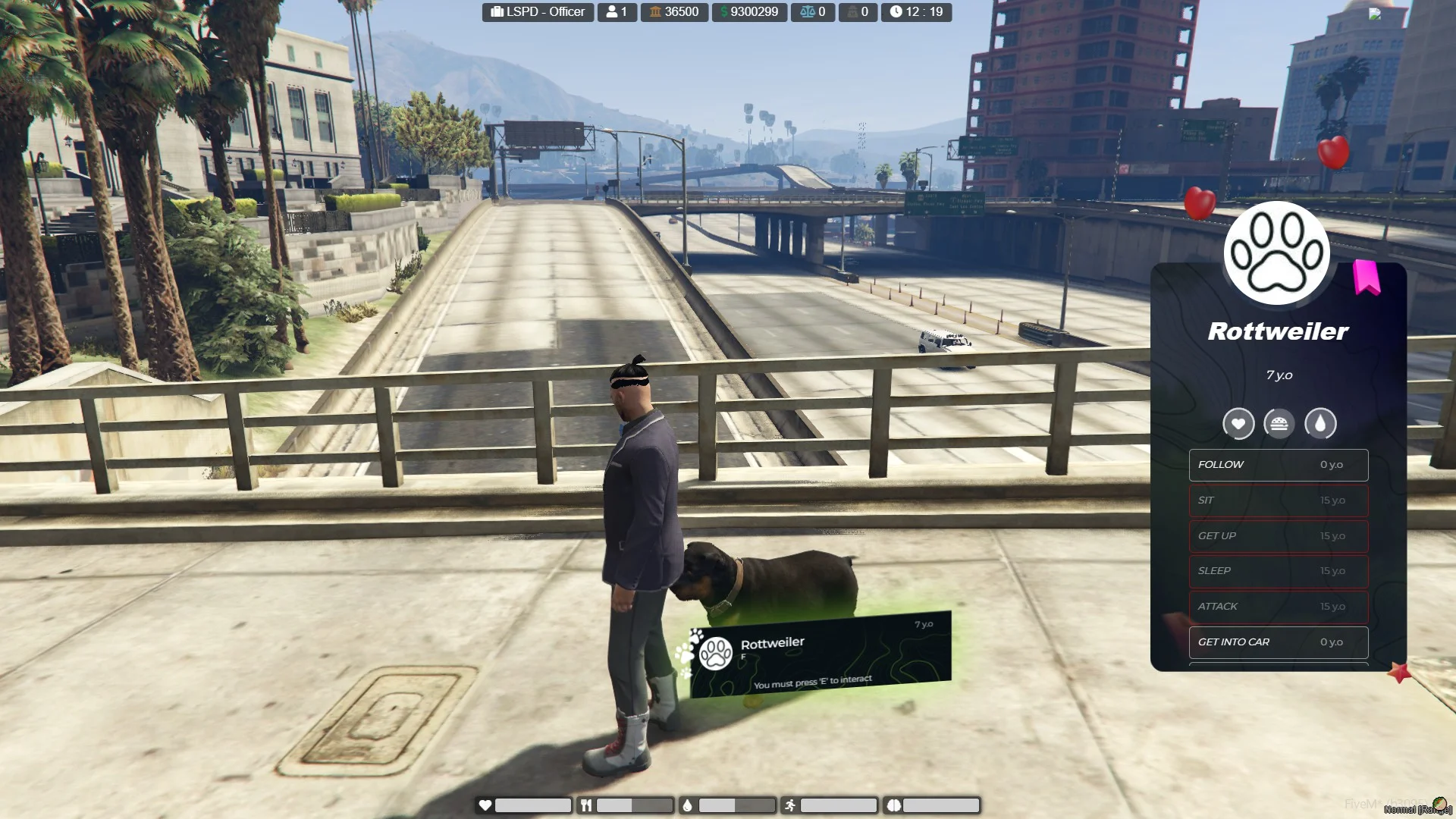Choose the SIT command
This screenshot has width=1456, height=819.
(x=1278, y=500)
